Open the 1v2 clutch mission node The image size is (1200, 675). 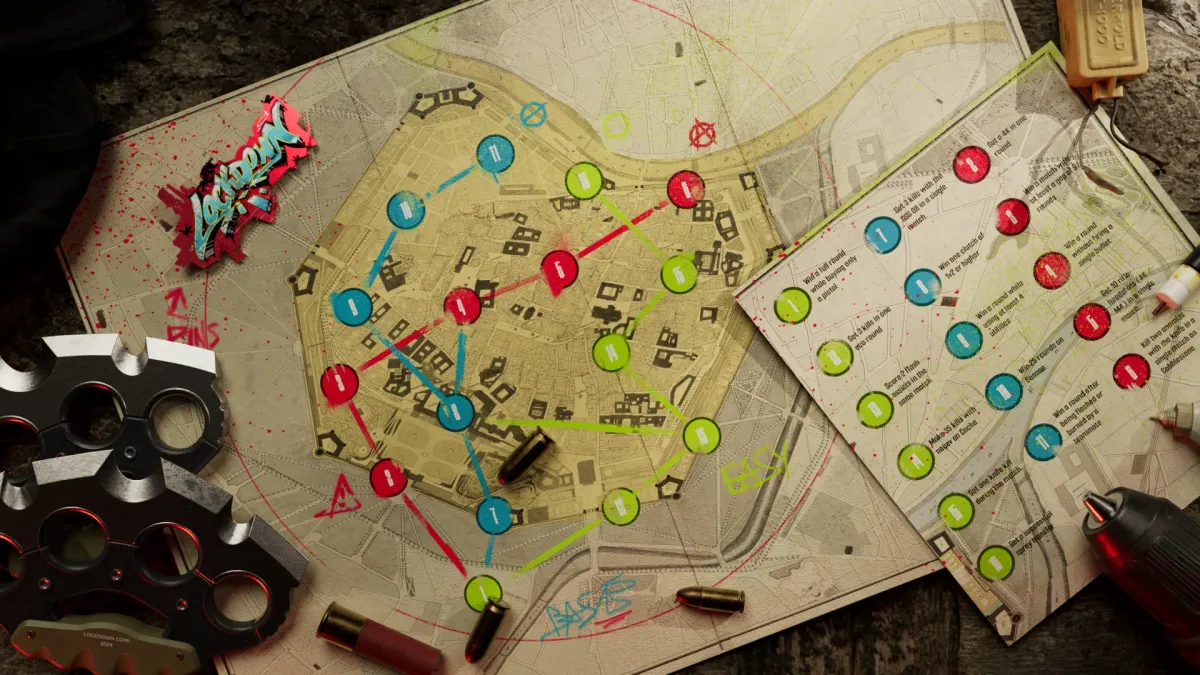point(922,287)
